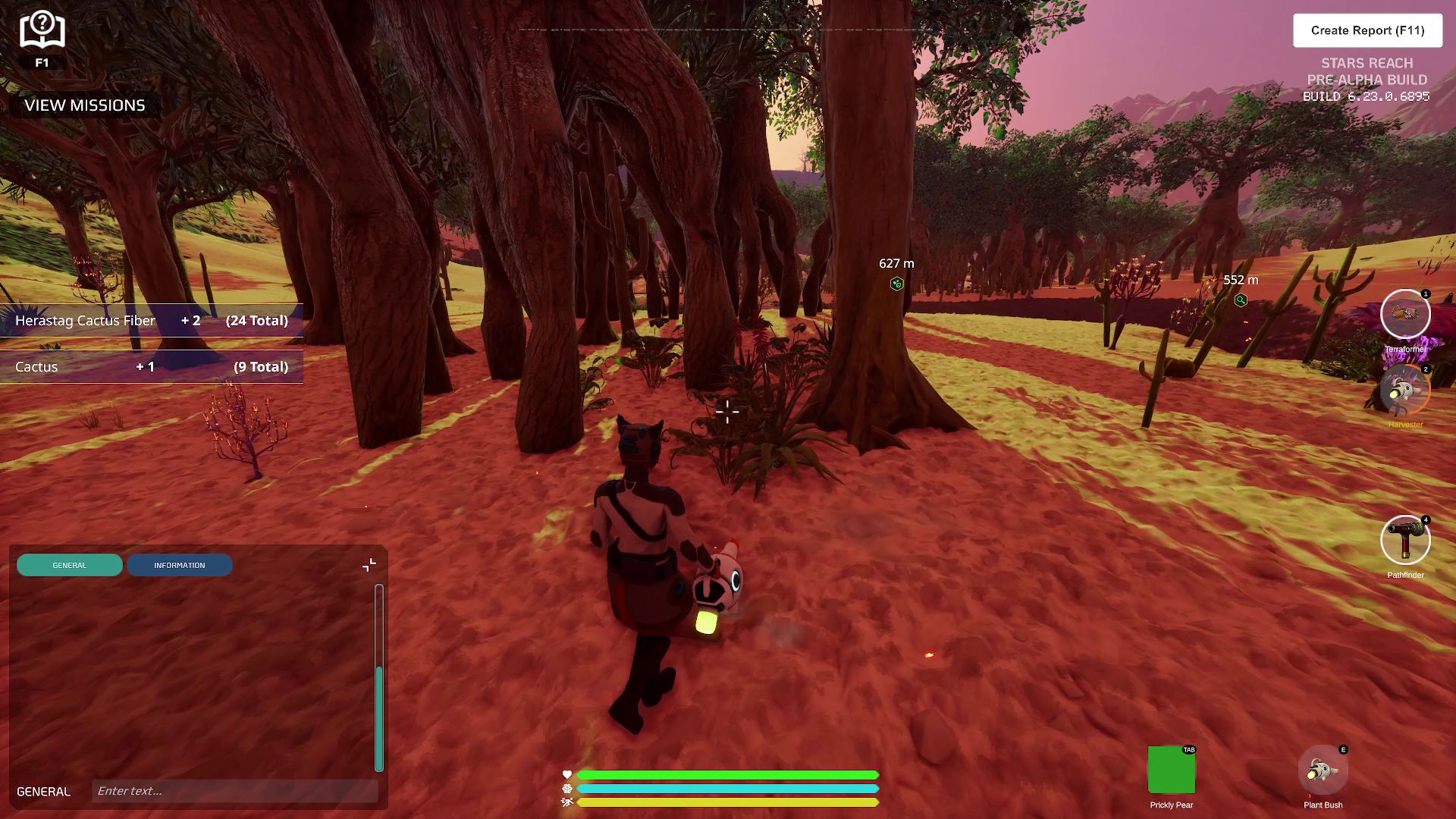Switch to the General chat tab
The width and height of the screenshot is (1456, 819).
(70, 565)
